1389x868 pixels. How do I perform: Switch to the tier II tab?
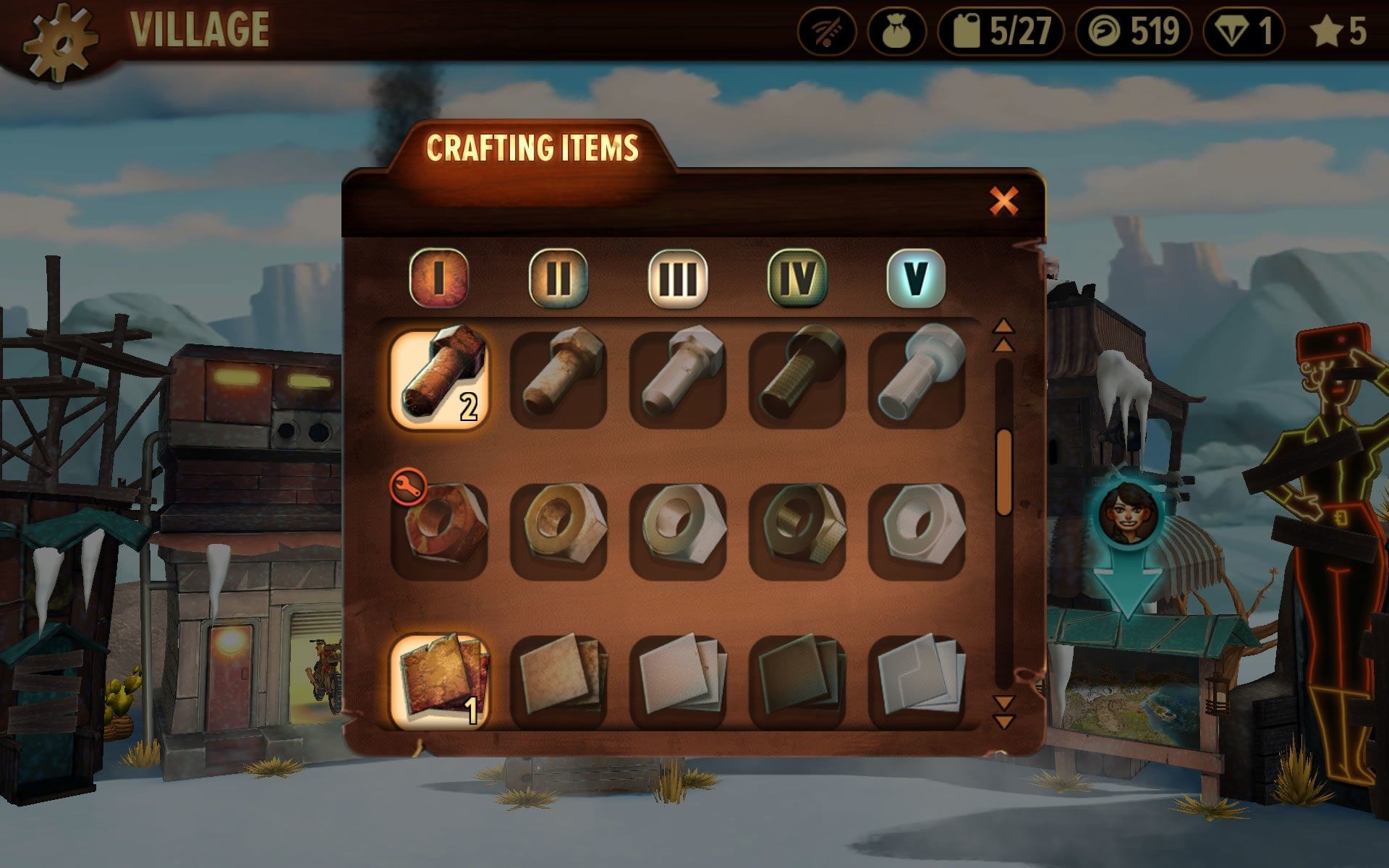pos(558,278)
